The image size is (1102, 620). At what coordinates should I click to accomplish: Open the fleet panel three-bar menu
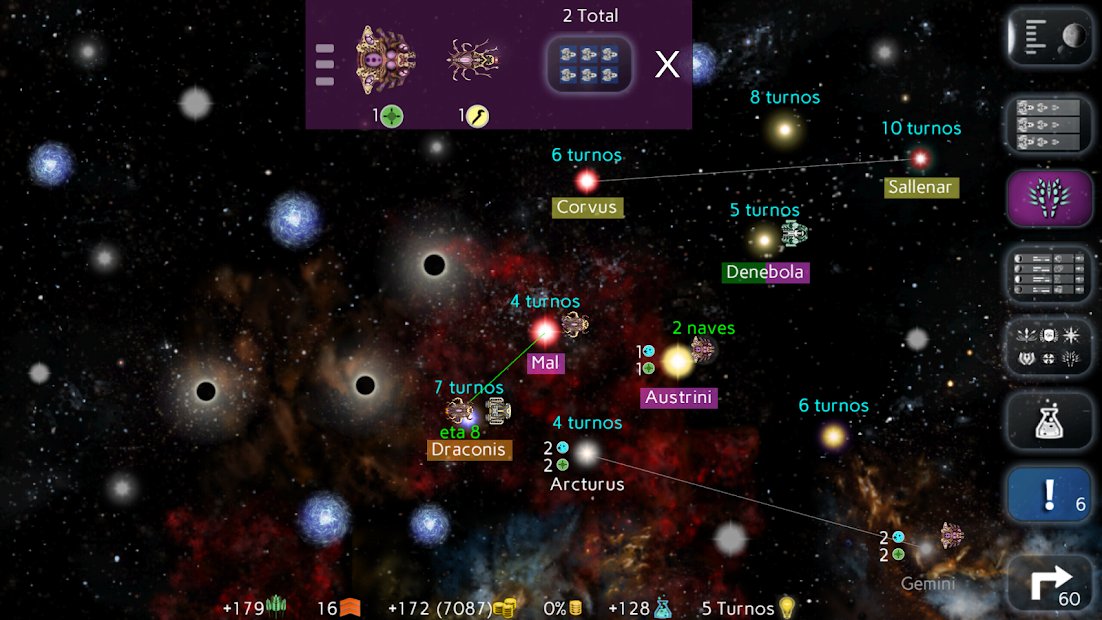click(x=324, y=65)
